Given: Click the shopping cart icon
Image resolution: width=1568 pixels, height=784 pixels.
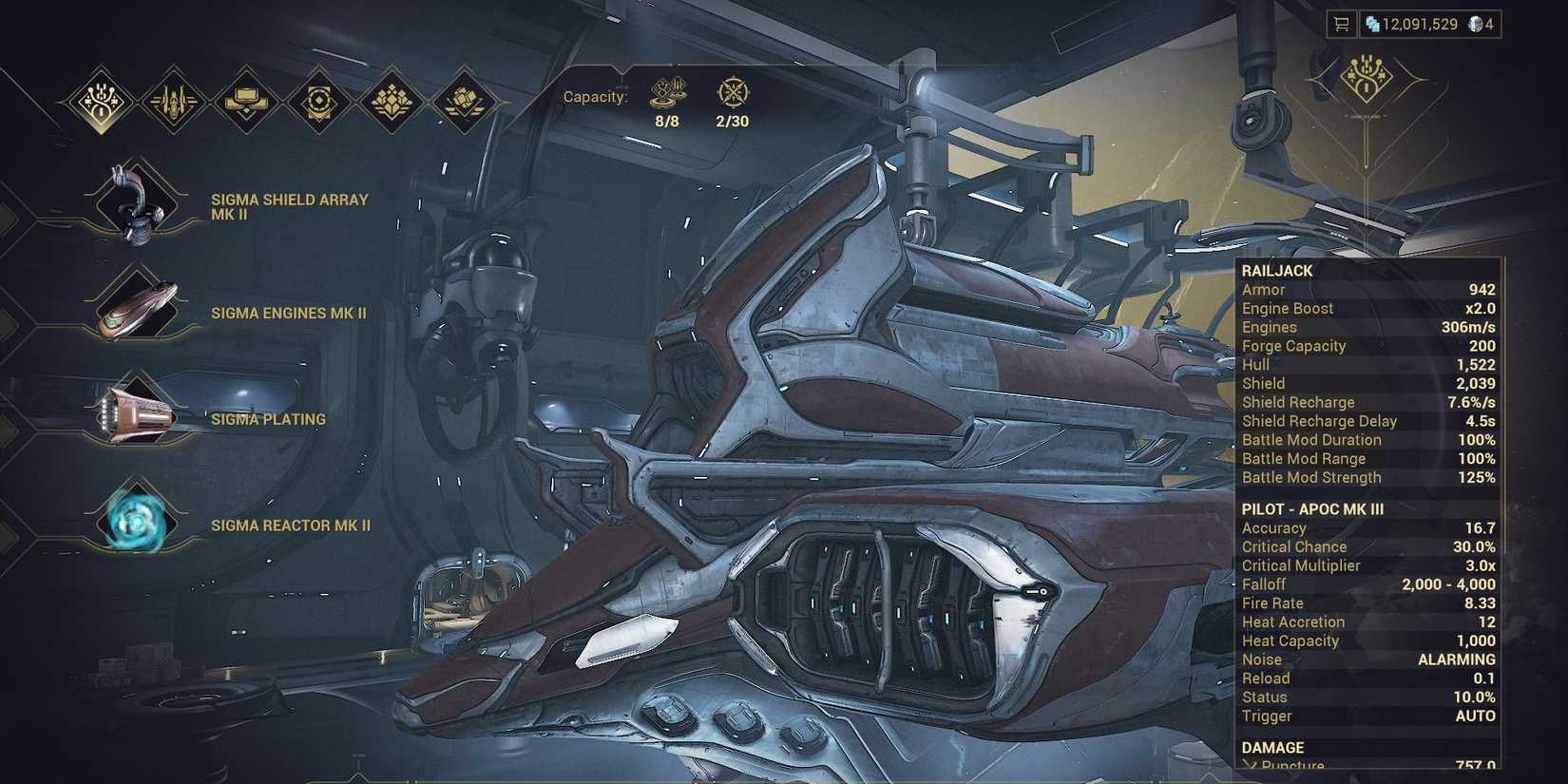Looking at the screenshot, I should (x=1343, y=24).
